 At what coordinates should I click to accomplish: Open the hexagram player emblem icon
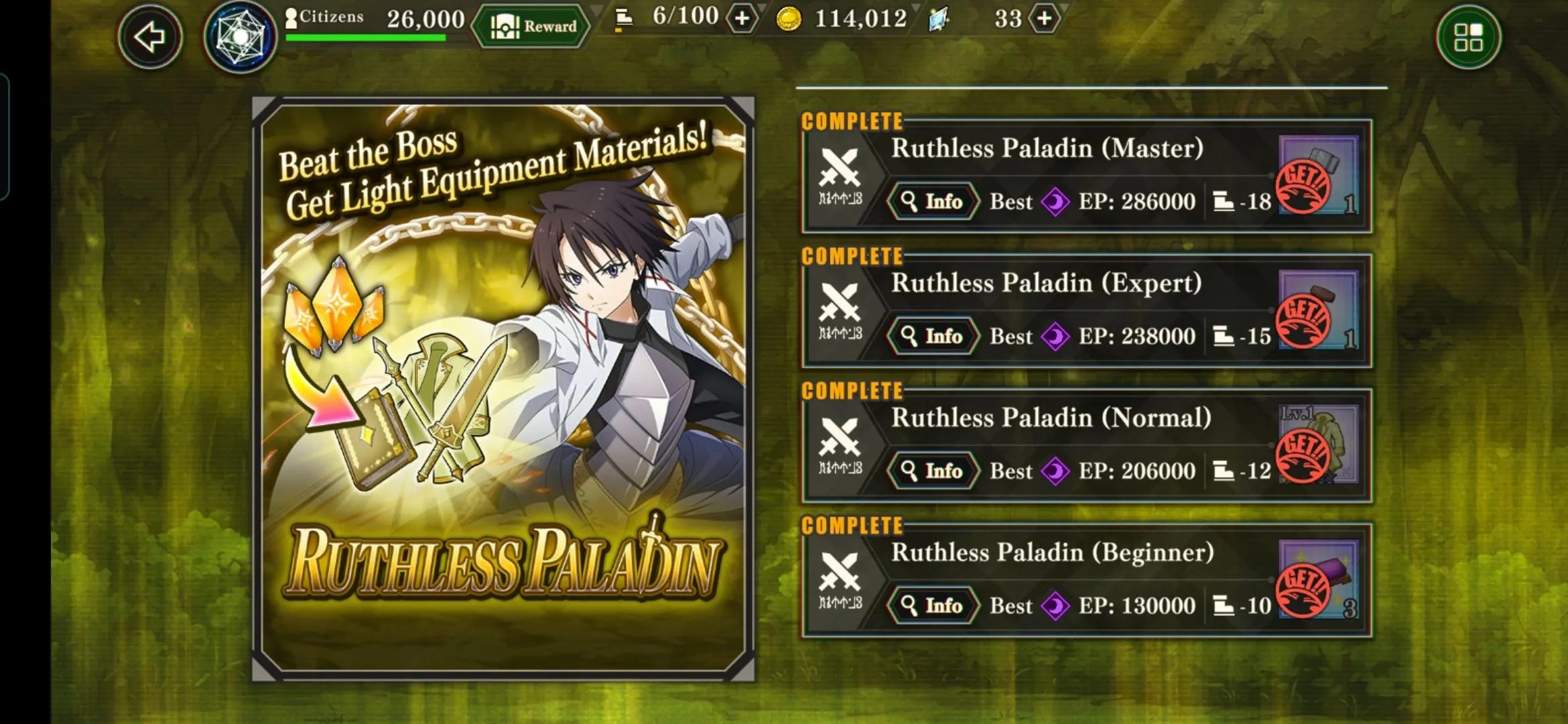click(x=240, y=38)
